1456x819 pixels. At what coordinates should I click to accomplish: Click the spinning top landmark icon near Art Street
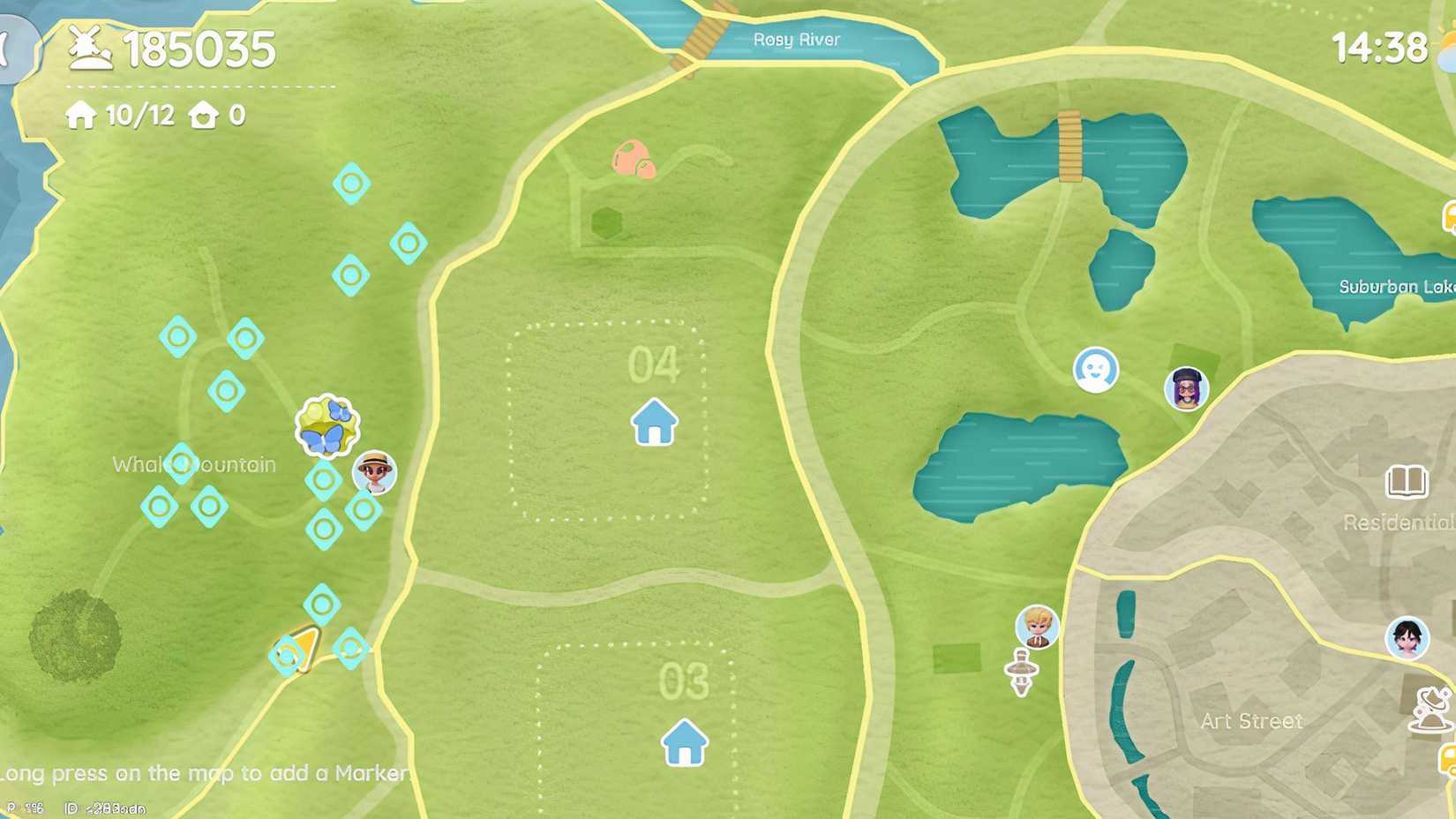tap(1024, 671)
